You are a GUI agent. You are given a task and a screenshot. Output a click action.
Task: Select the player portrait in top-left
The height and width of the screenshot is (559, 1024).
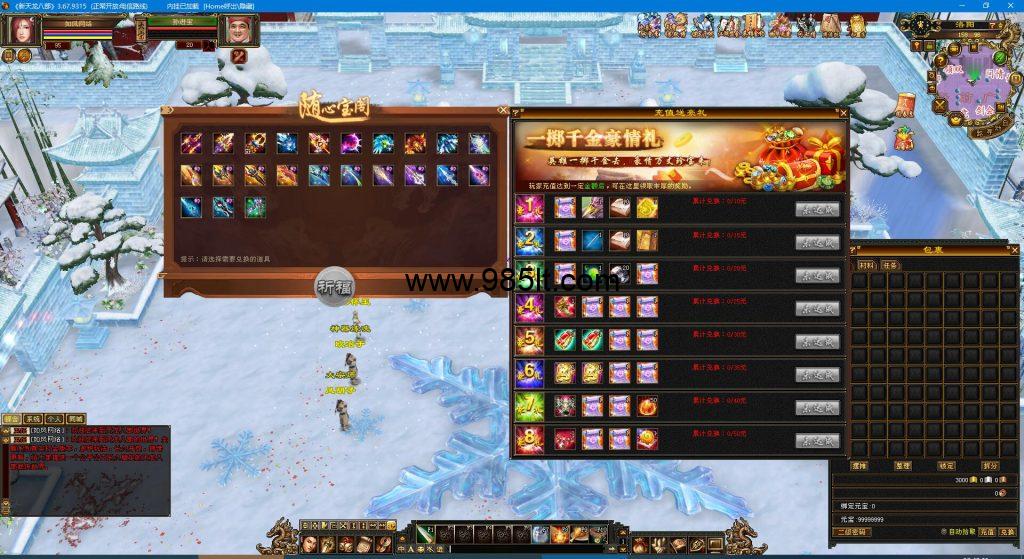[x=21, y=32]
